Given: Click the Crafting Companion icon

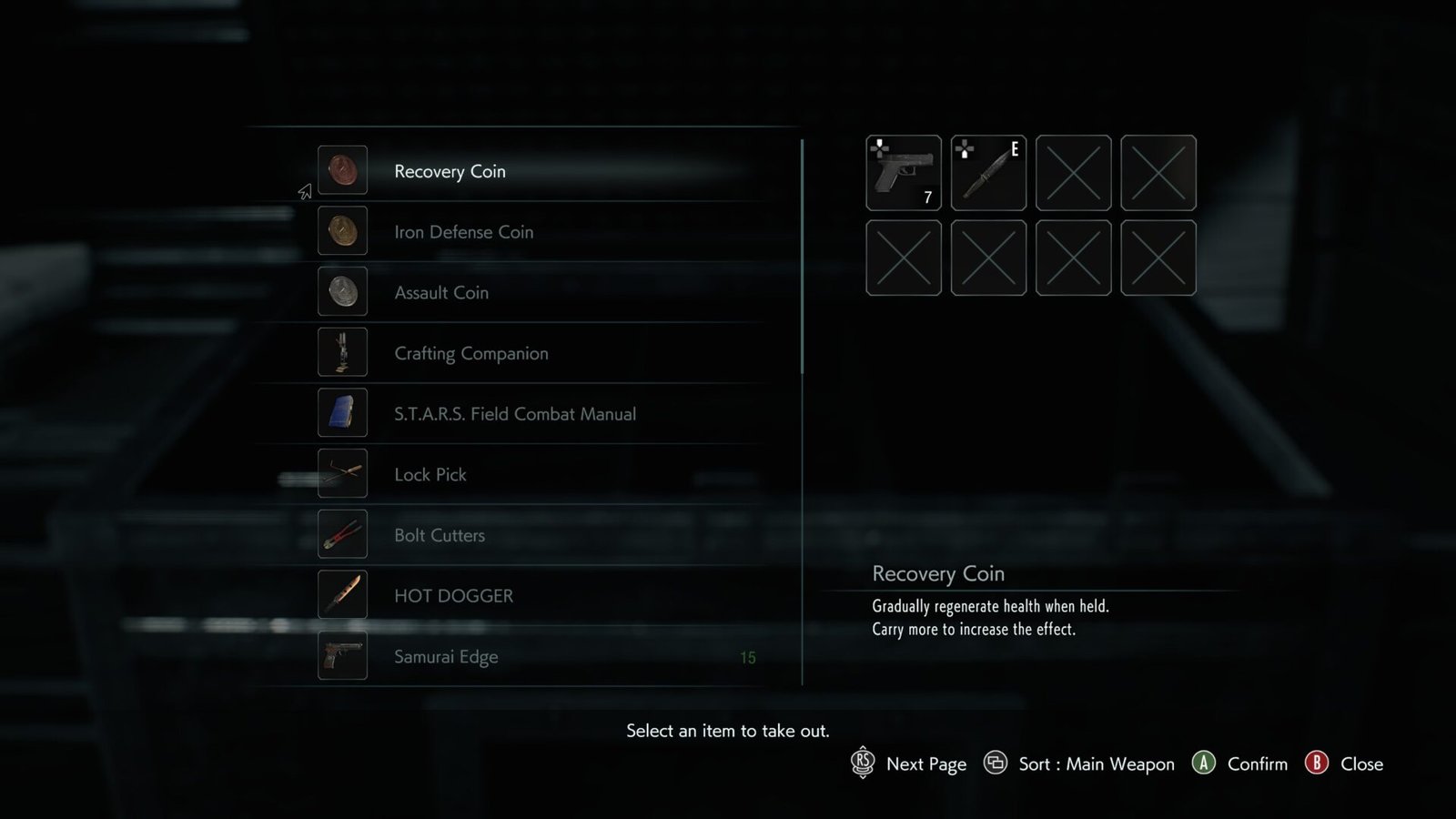Looking at the screenshot, I should [x=343, y=352].
